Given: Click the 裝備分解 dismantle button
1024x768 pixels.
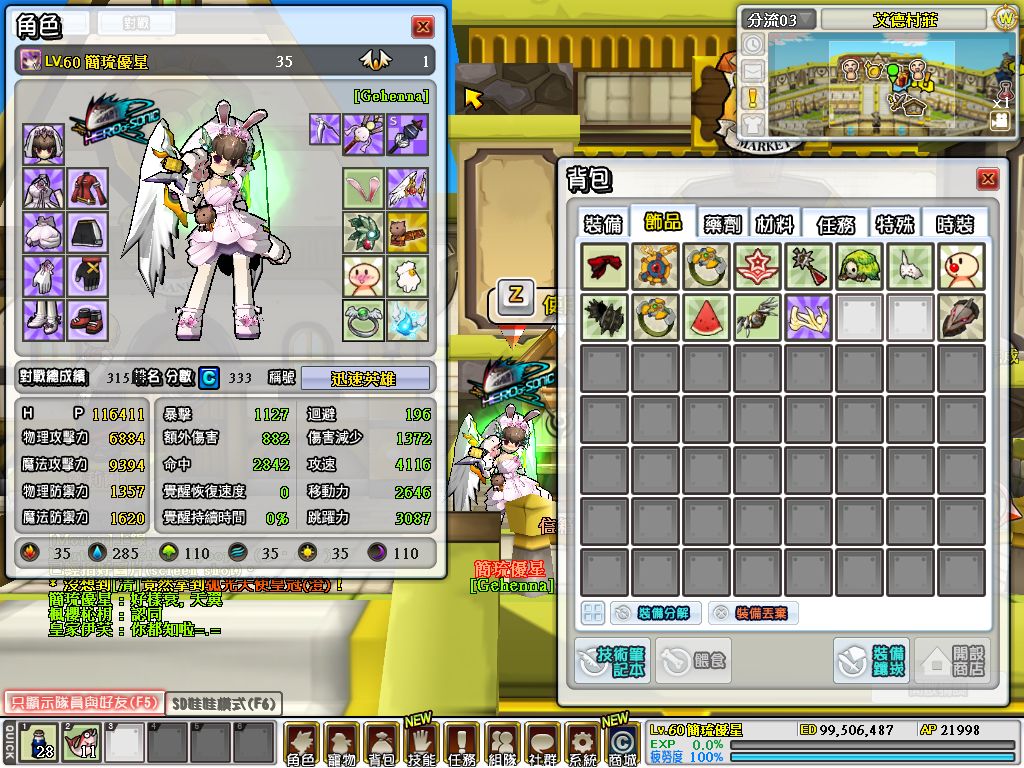Looking at the screenshot, I should [656, 613].
